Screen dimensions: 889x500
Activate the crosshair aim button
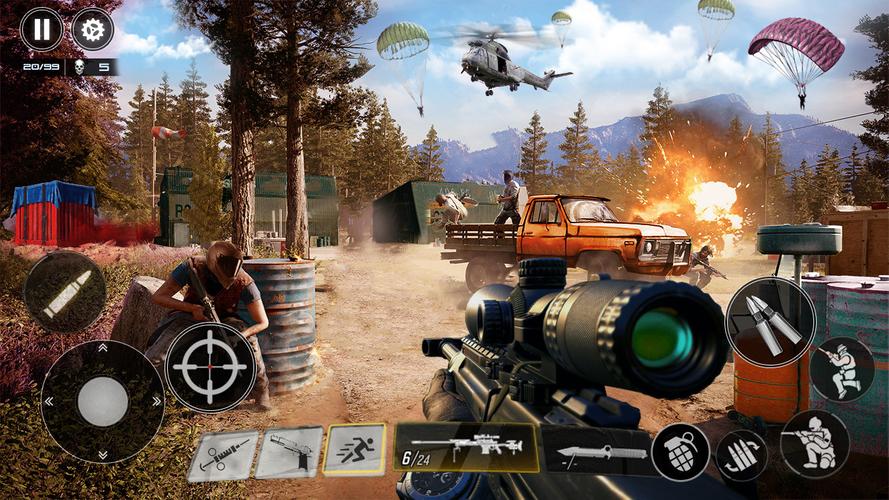tap(210, 367)
